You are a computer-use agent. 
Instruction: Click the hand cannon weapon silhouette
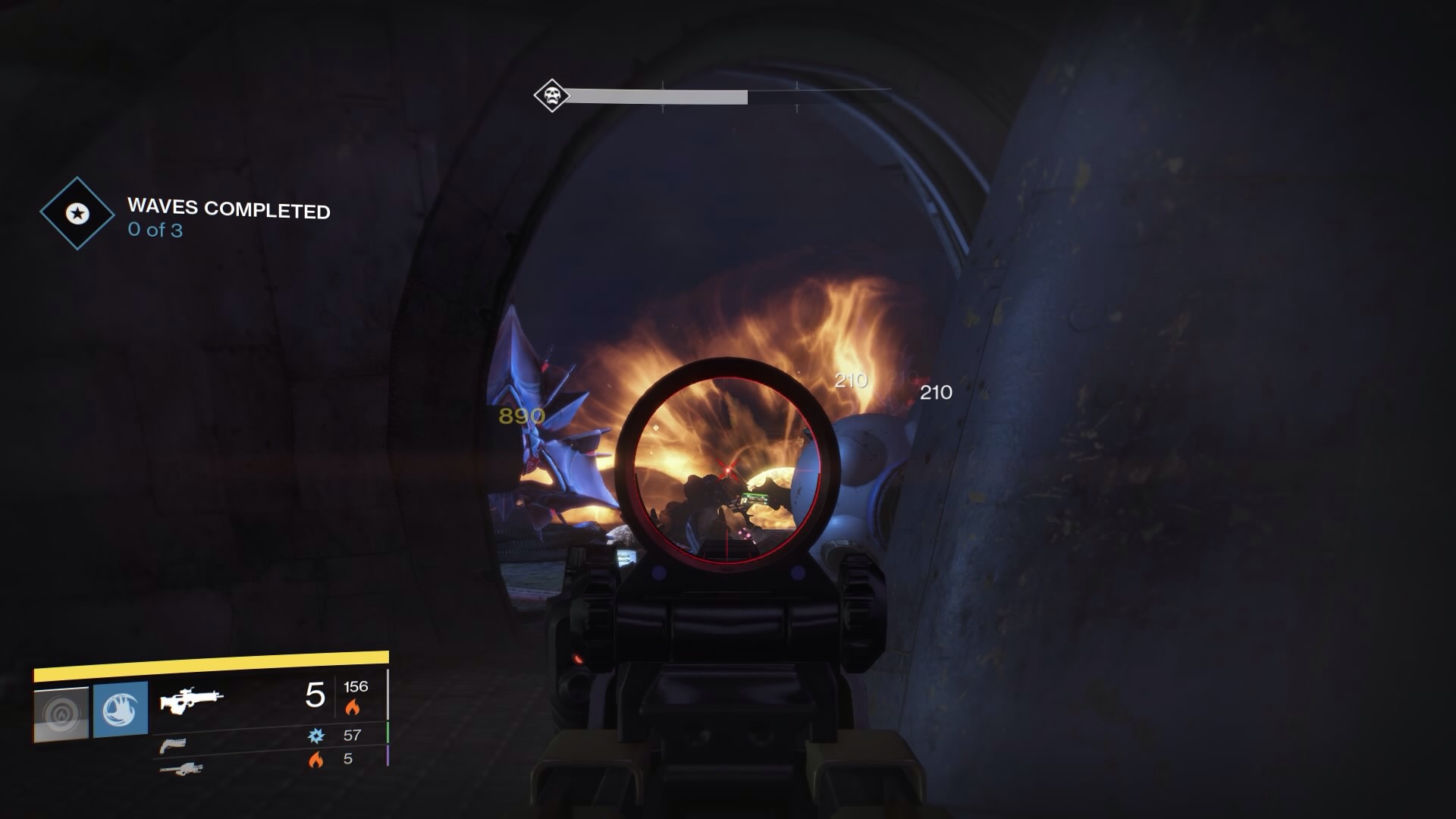pos(174,746)
